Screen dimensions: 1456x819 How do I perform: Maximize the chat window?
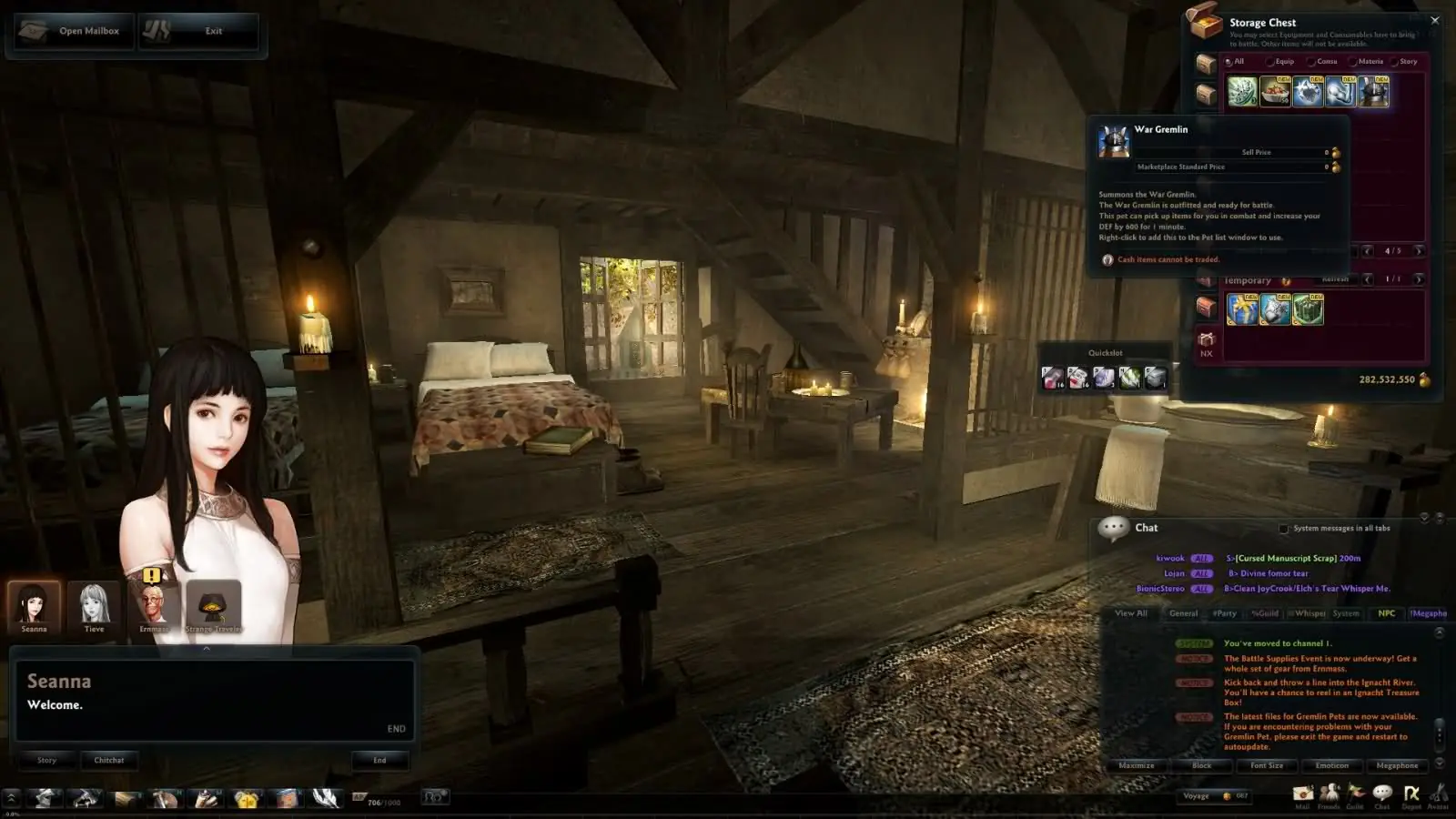pyautogui.click(x=1136, y=765)
